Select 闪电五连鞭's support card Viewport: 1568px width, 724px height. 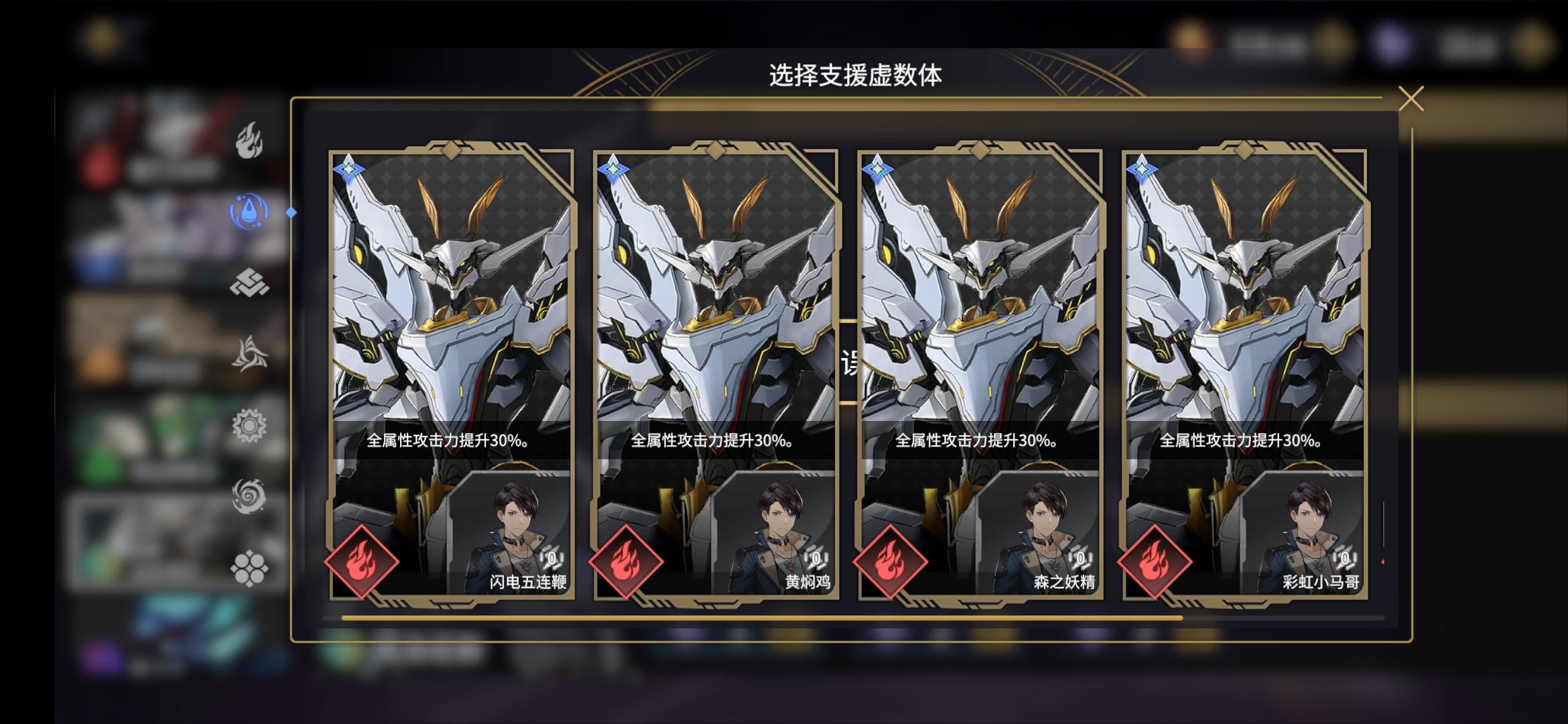(x=451, y=302)
